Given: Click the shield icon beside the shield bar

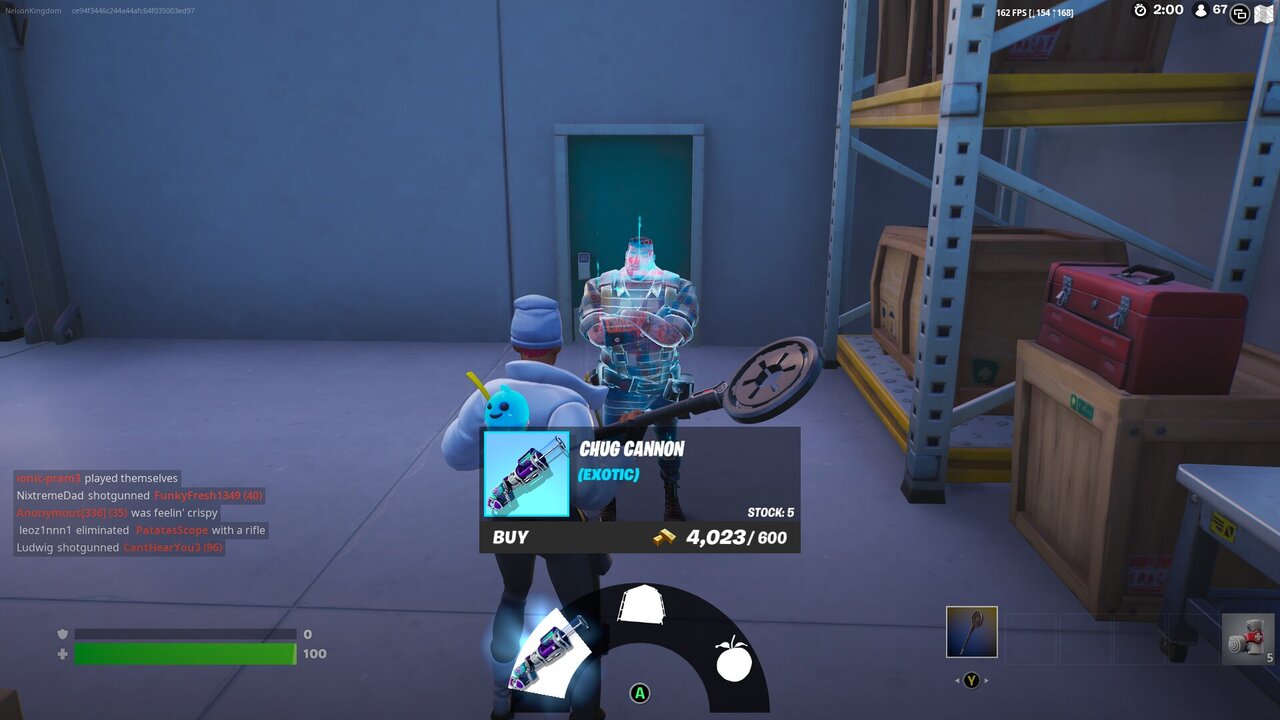Looking at the screenshot, I should click(x=61, y=634).
